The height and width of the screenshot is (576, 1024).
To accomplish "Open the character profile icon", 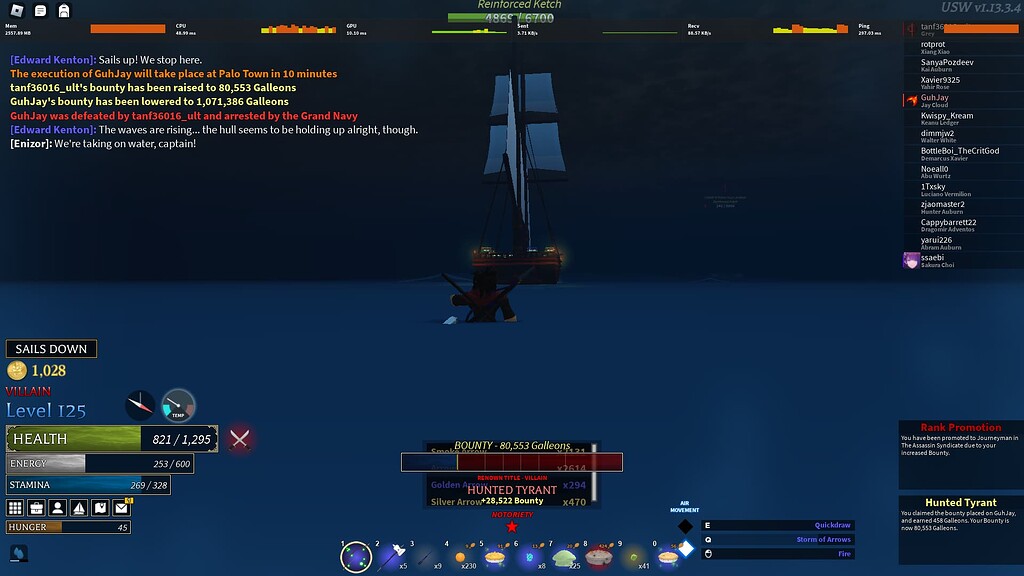I will [58, 508].
